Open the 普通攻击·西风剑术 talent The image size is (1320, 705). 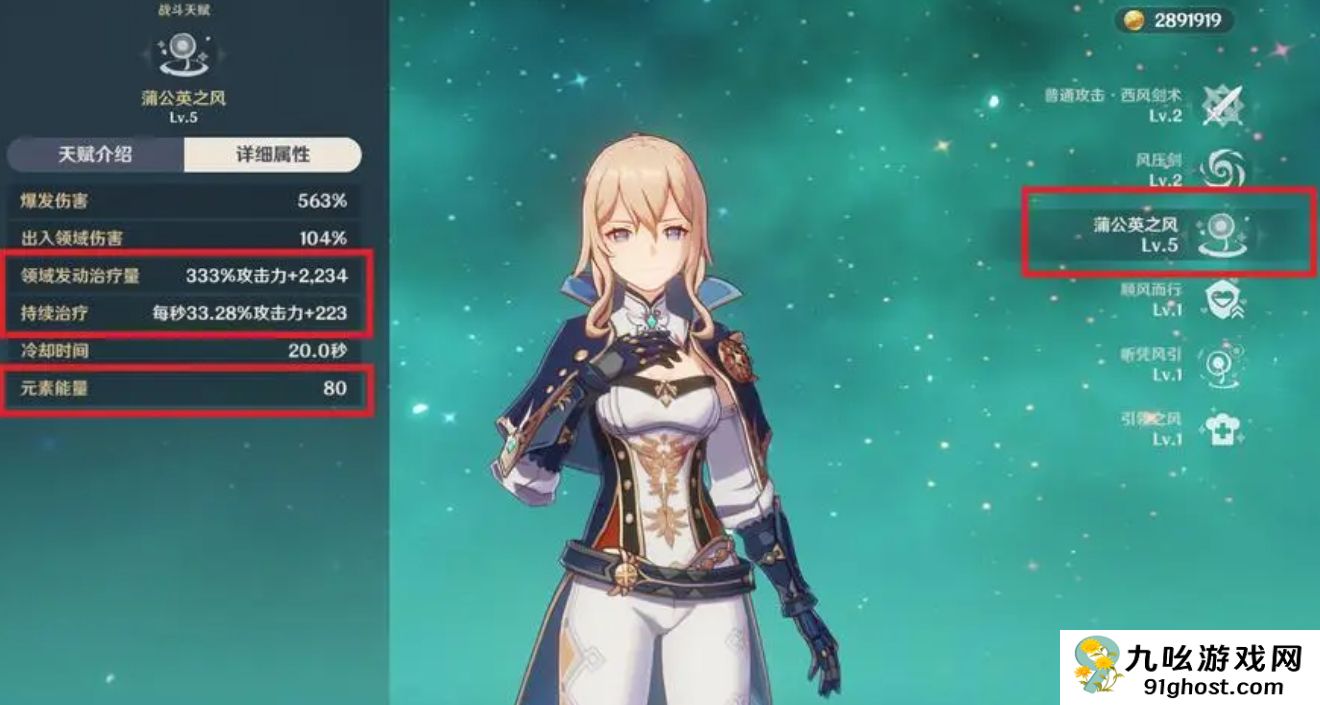click(1220, 104)
